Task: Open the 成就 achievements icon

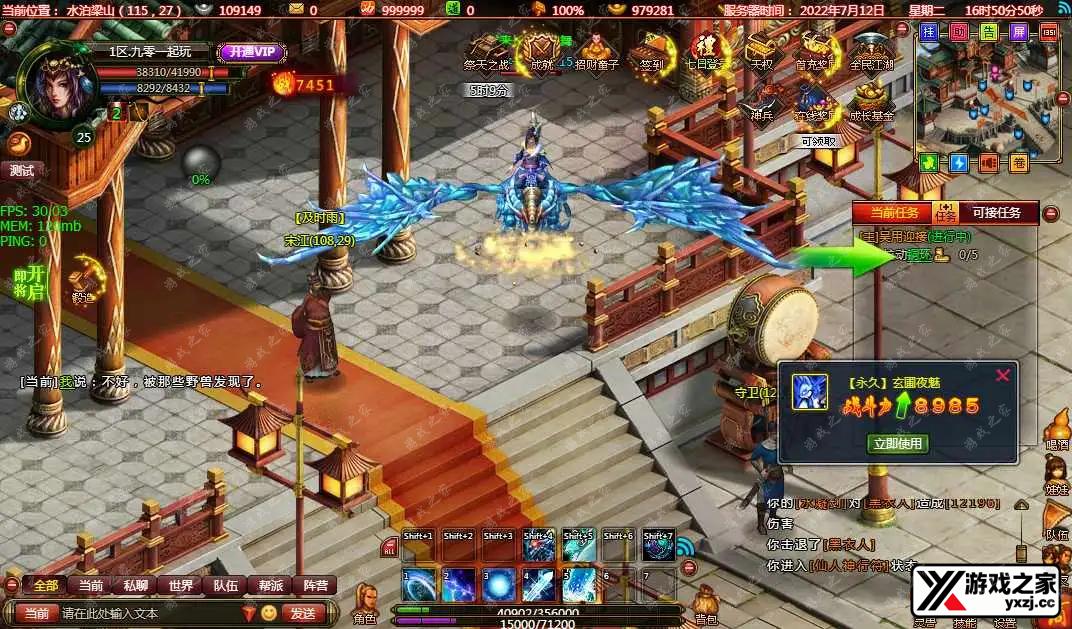Action: point(541,50)
